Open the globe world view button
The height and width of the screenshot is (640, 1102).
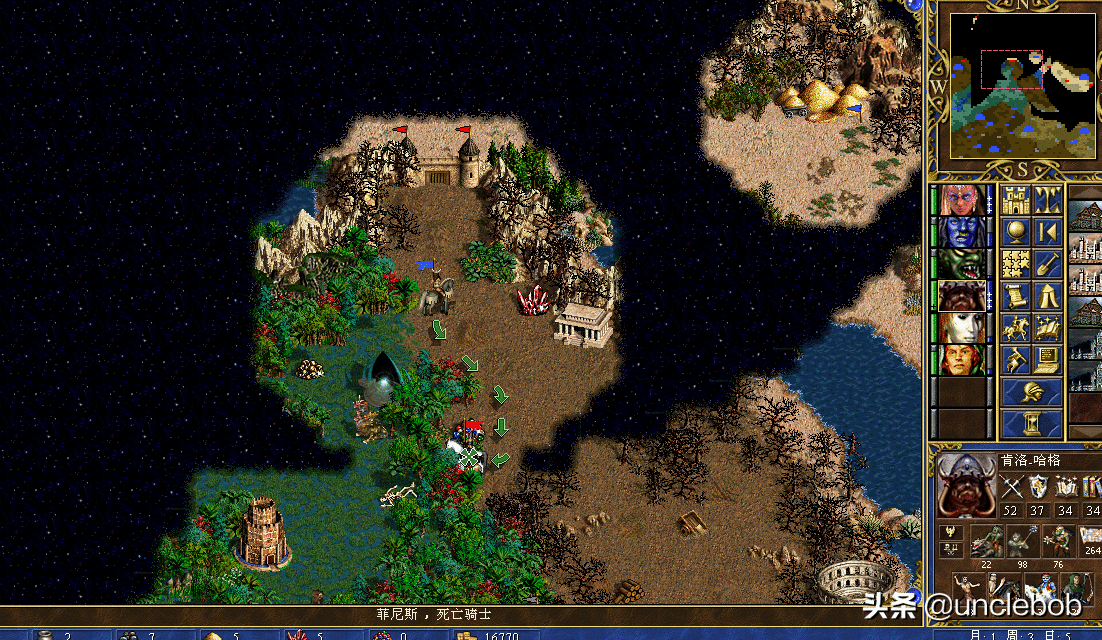click(x=1017, y=231)
